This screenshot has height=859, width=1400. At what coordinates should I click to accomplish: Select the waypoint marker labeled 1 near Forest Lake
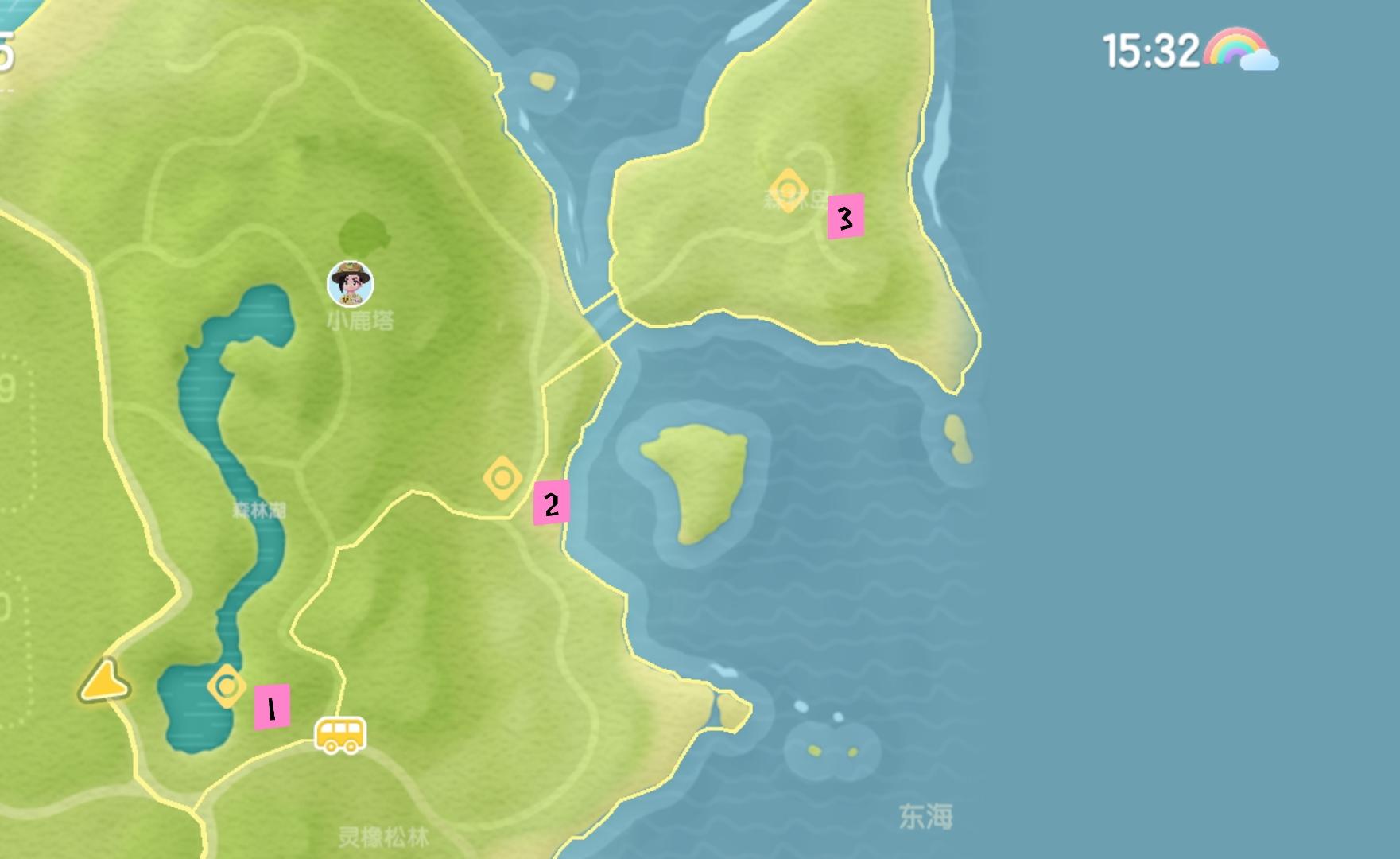(x=228, y=685)
